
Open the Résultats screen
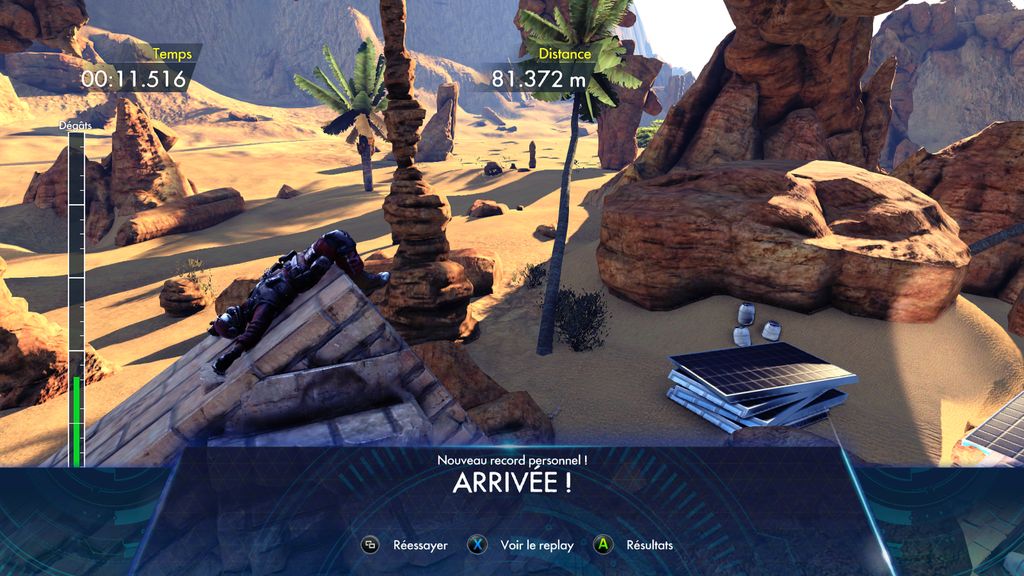(635, 545)
